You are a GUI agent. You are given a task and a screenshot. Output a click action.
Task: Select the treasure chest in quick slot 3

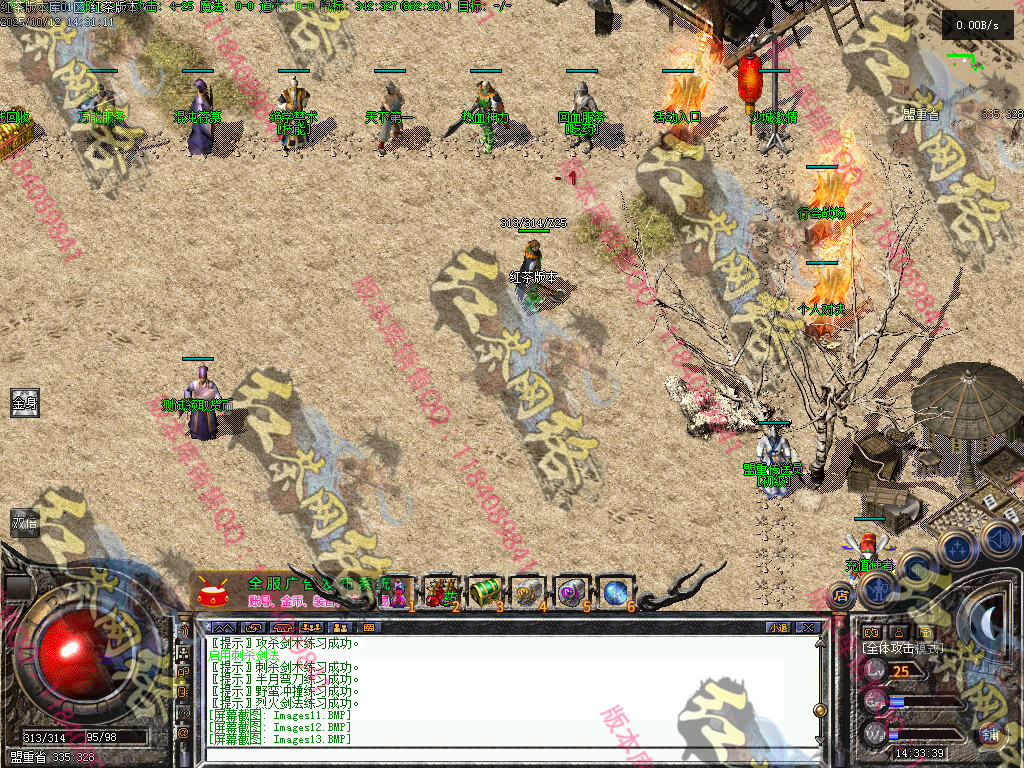click(x=485, y=593)
